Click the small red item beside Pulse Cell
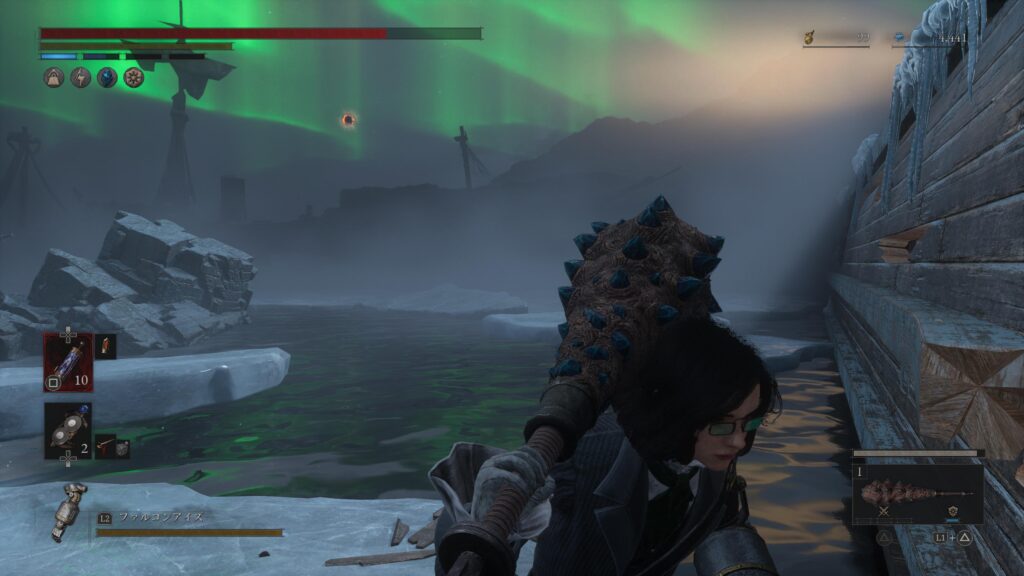This screenshot has height=576, width=1024. [105, 346]
